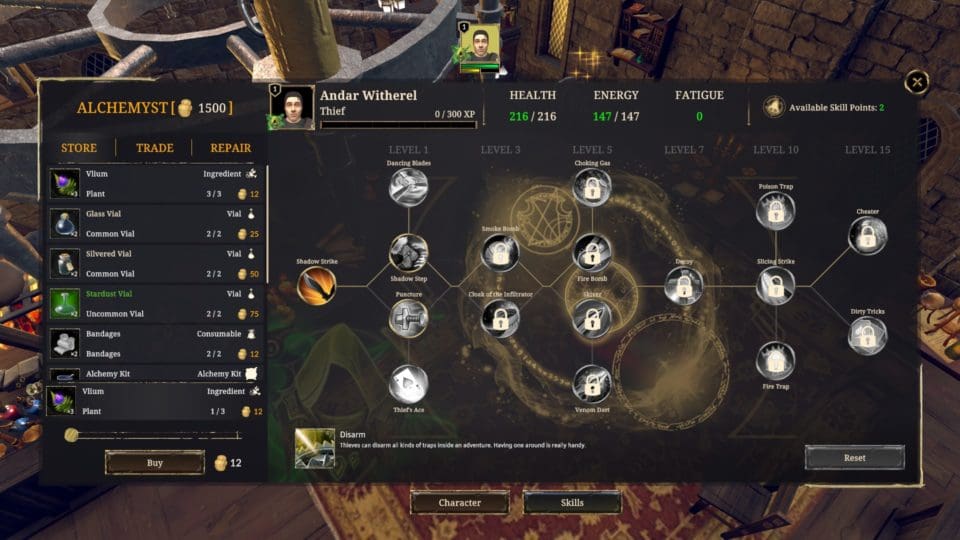Select the Glass Vial store item
The width and height of the screenshot is (960, 540).
(155, 224)
